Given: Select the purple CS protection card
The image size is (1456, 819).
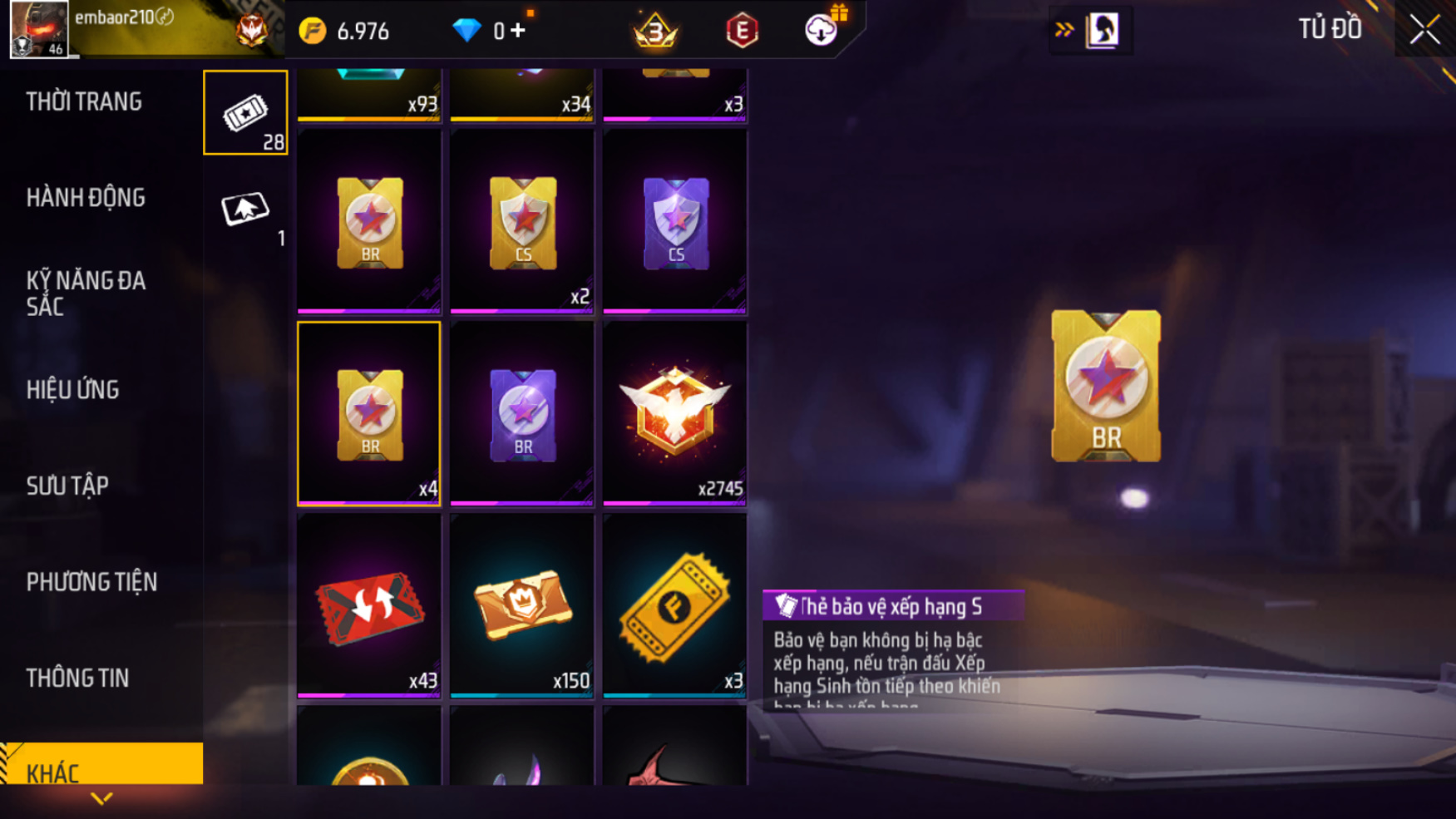Looking at the screenshot, I should pos(675,222).
